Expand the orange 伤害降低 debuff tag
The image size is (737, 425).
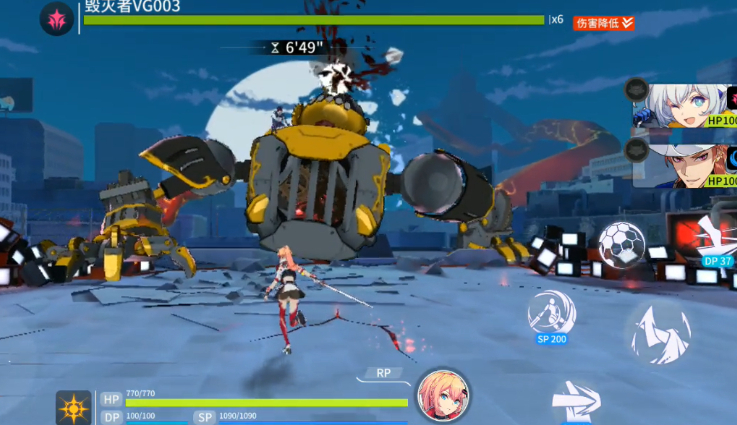(604, 22)
